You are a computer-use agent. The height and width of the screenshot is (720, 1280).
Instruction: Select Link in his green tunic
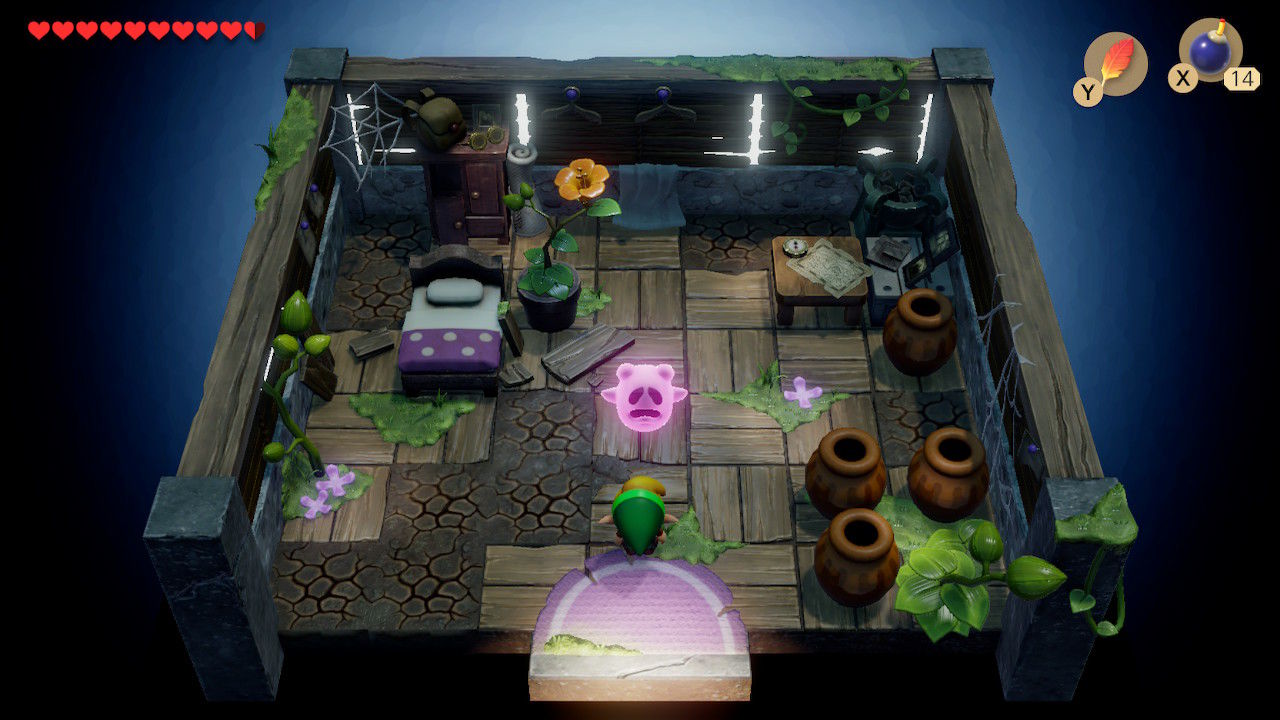(x=637, y=515)
